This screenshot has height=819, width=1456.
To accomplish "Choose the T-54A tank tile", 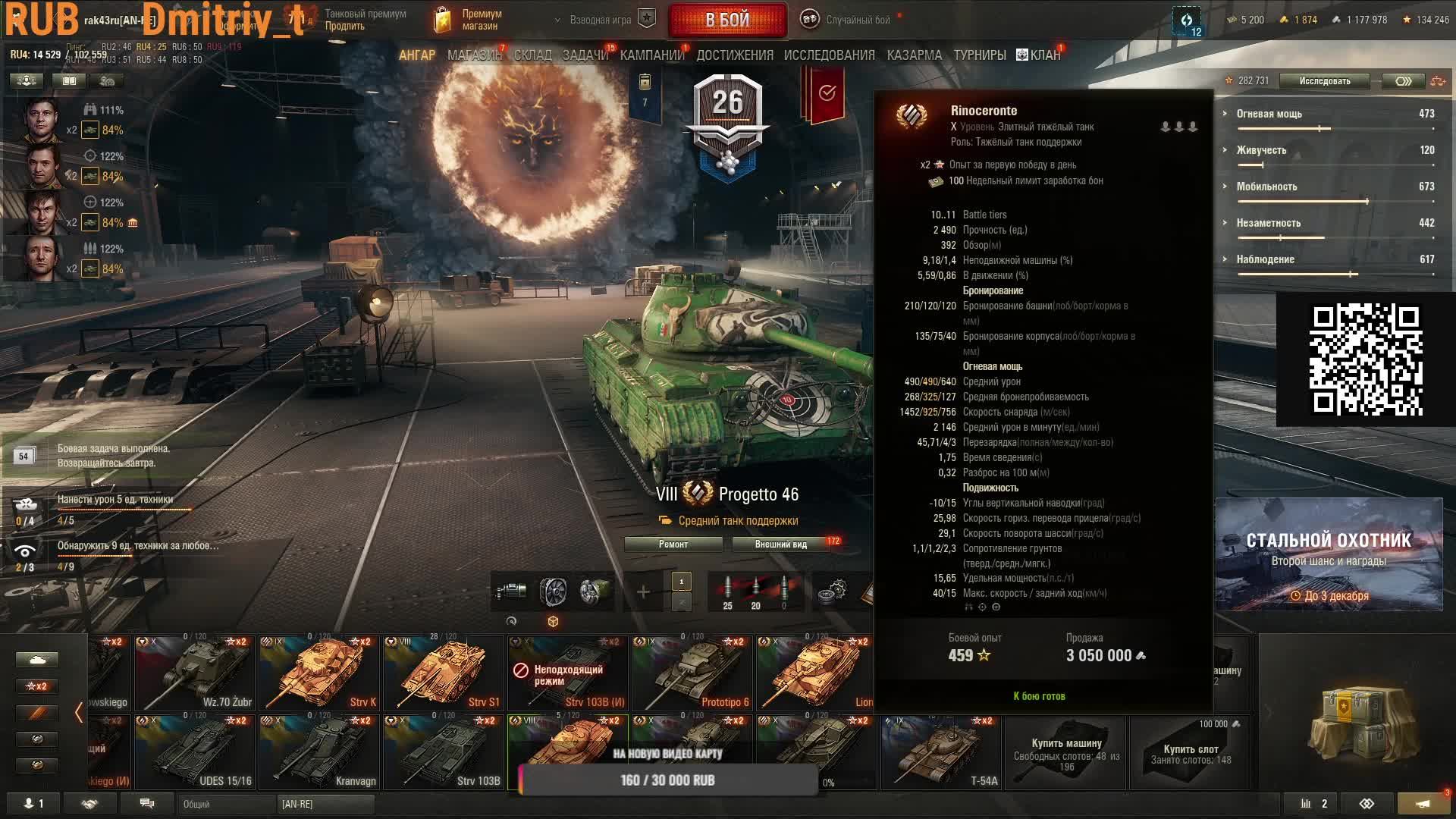I will coord(940,752).
